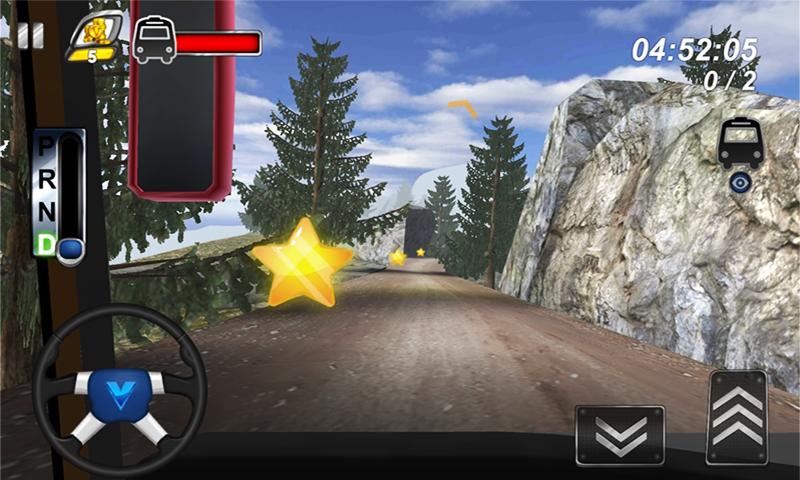Hit the brake pedal with down chevrons
The image size is (800, 480).
click(620, 434)
